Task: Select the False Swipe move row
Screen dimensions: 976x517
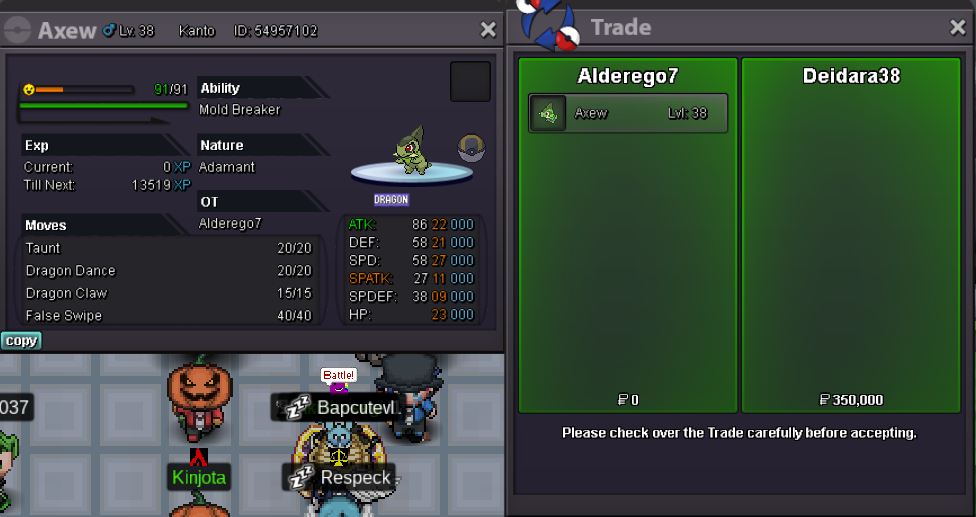Action: [x=168, y=316]
